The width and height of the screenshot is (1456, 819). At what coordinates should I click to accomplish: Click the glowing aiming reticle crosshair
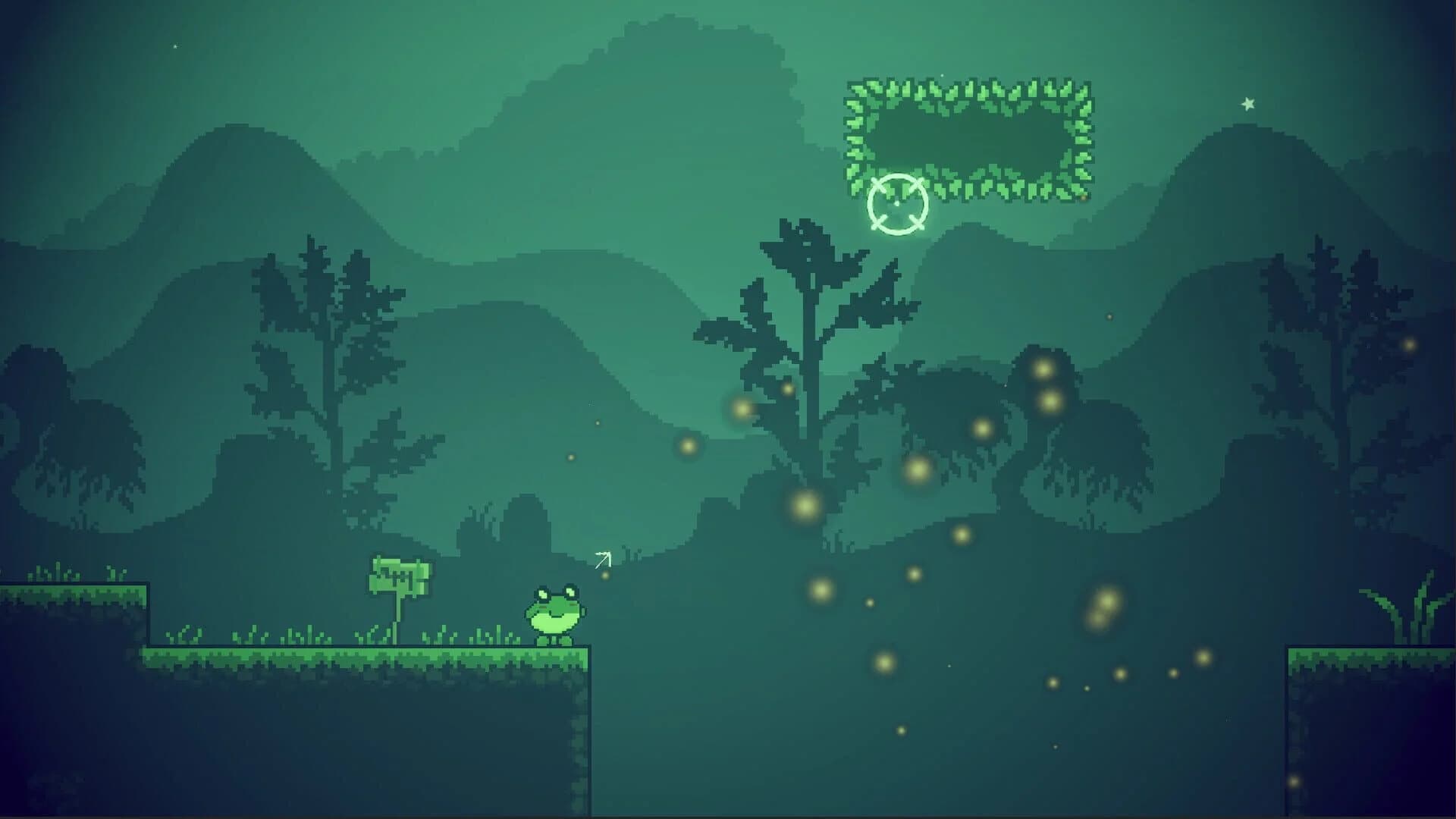[899, 202]
